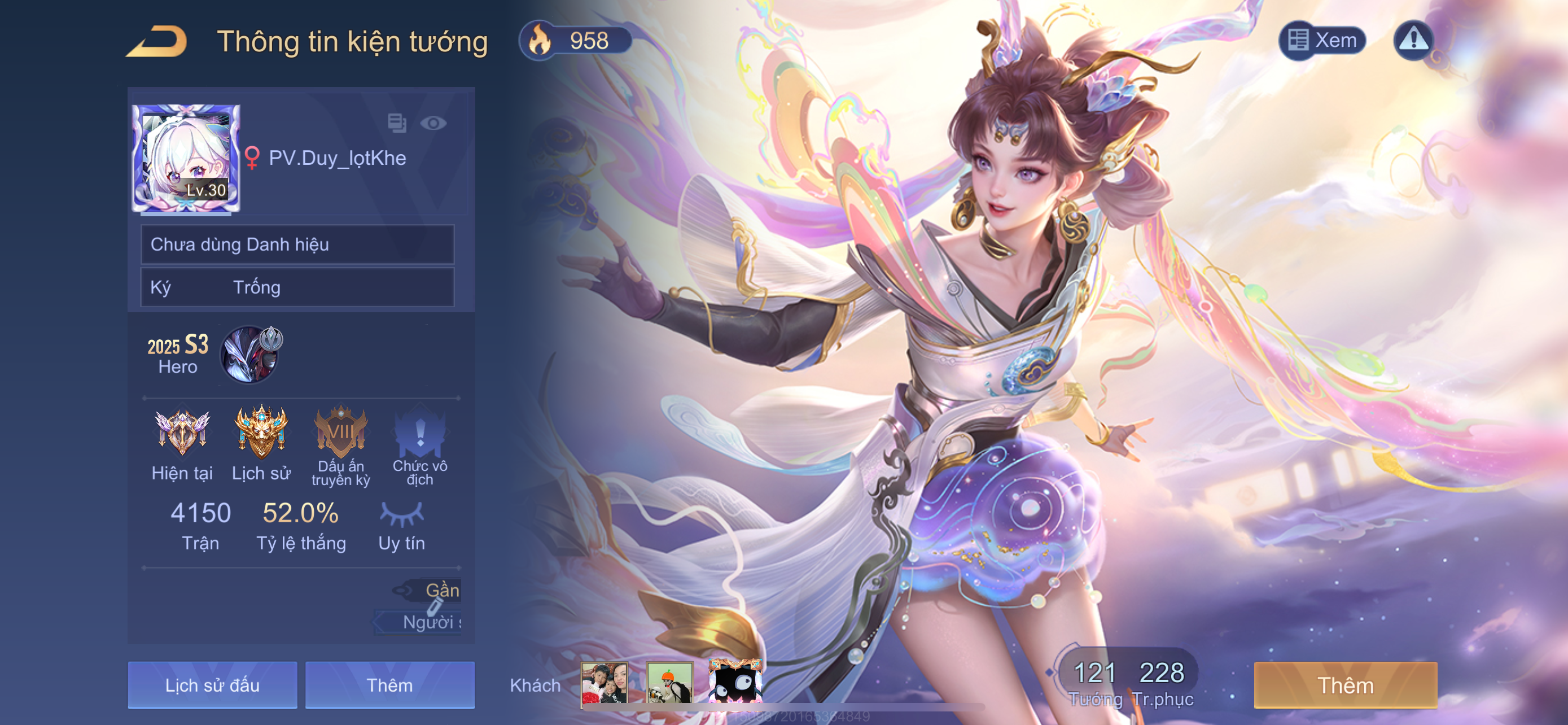
Task: Click the blue Thêm button
Action: point(389,685)
